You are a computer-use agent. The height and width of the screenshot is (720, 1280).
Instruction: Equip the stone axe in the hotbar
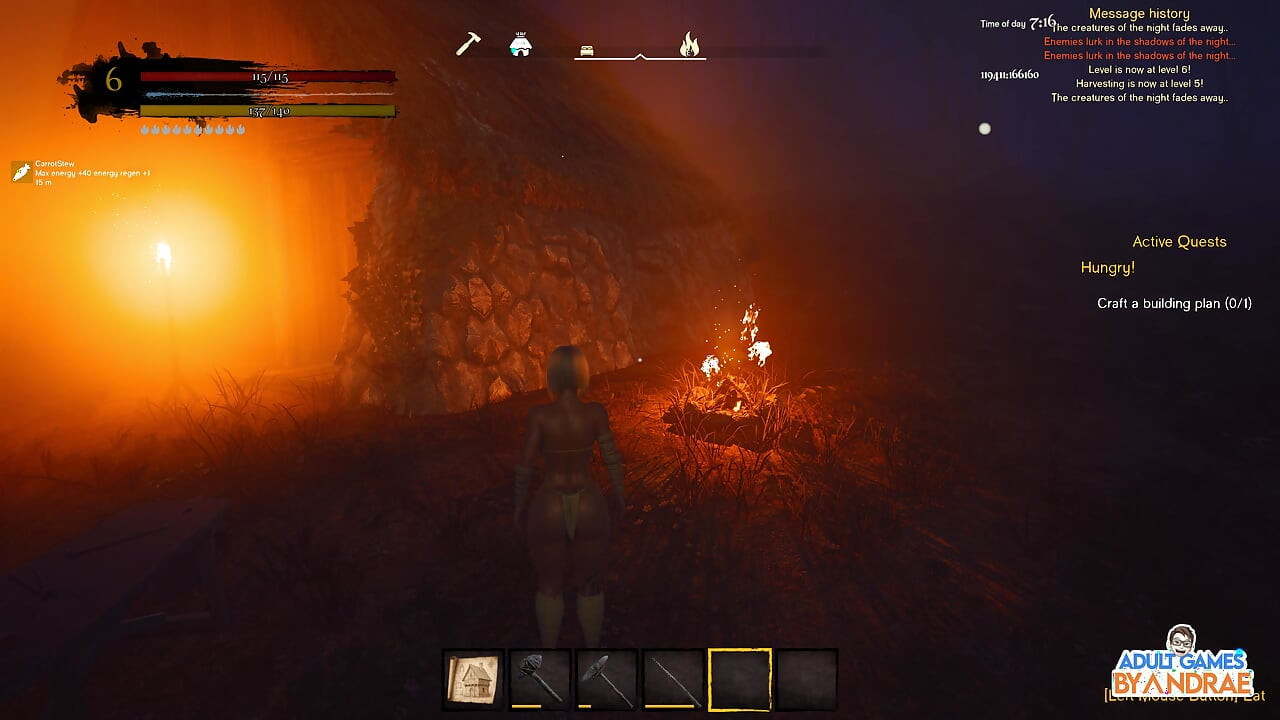(x=540, y=680)
